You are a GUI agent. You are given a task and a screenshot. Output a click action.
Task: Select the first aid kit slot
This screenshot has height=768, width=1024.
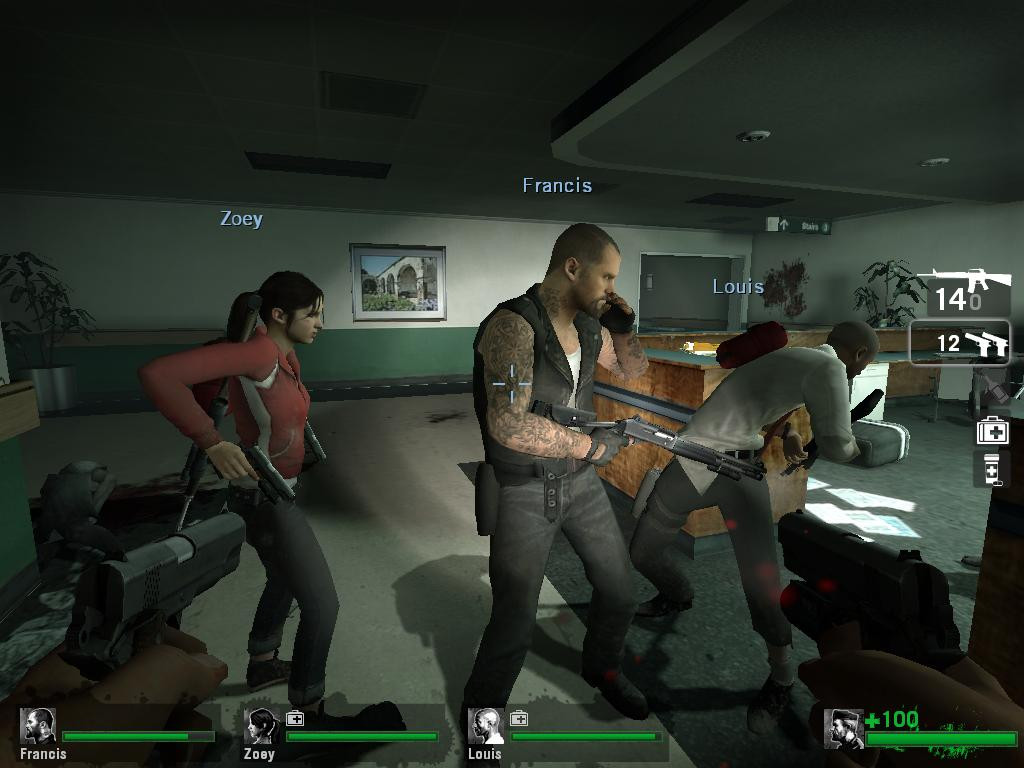992,431
